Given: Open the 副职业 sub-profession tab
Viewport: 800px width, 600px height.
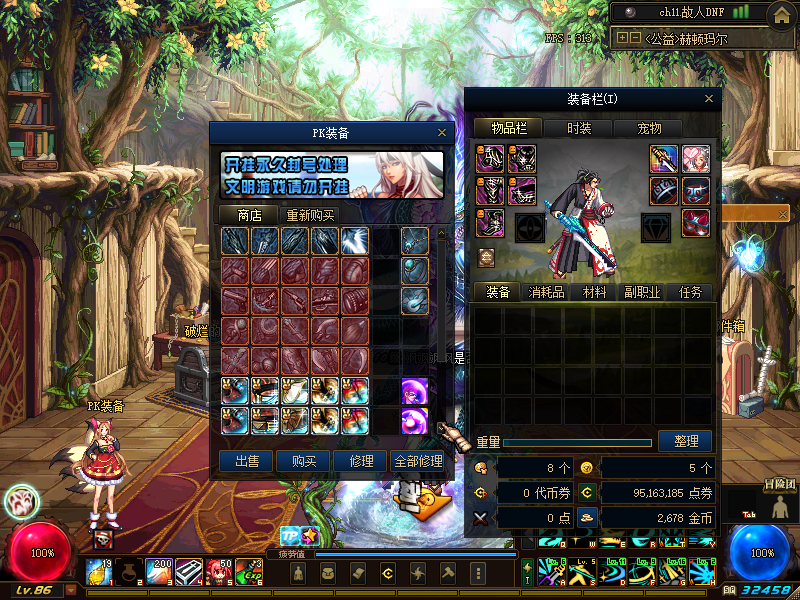Looking at the screenshot, I should tap(642, 292).
